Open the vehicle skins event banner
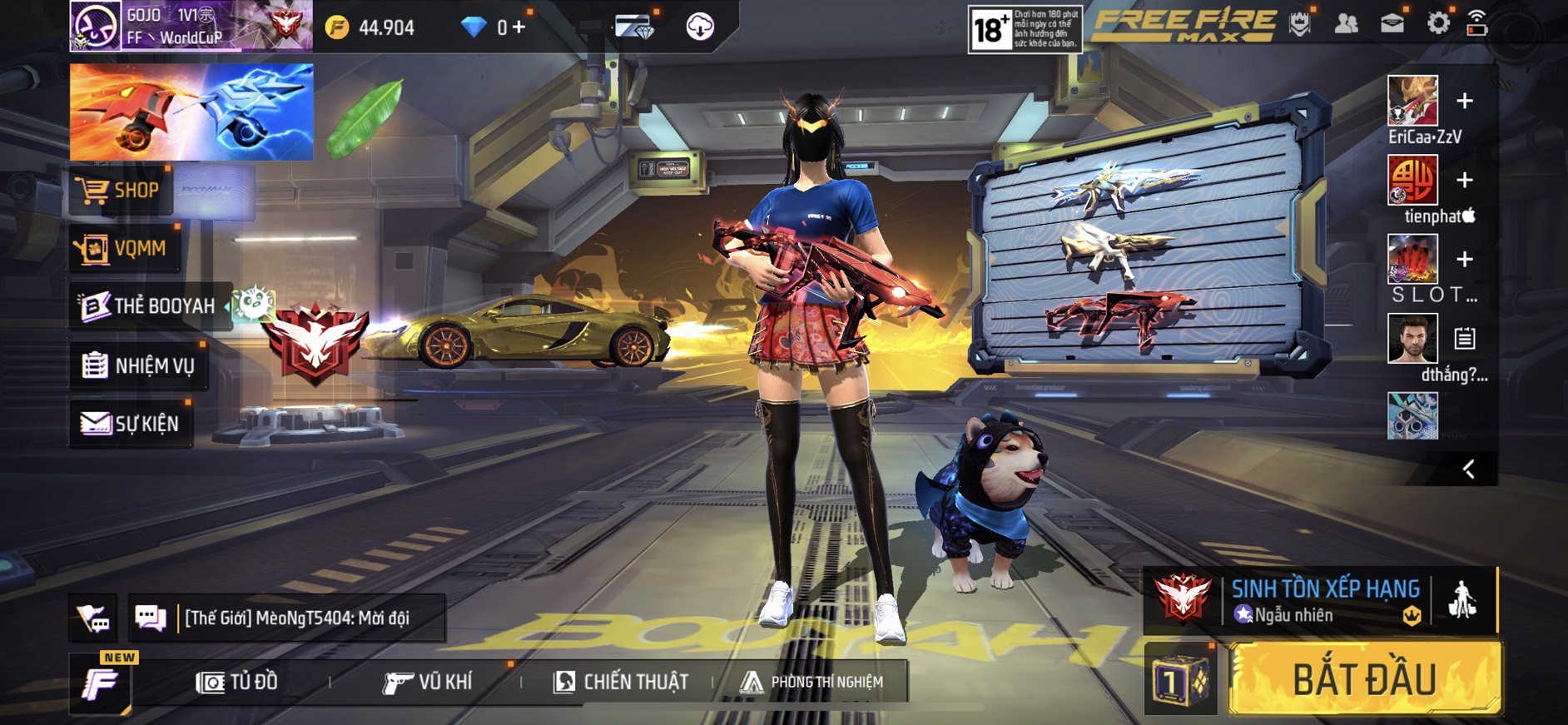 click(x=191, y=112)
